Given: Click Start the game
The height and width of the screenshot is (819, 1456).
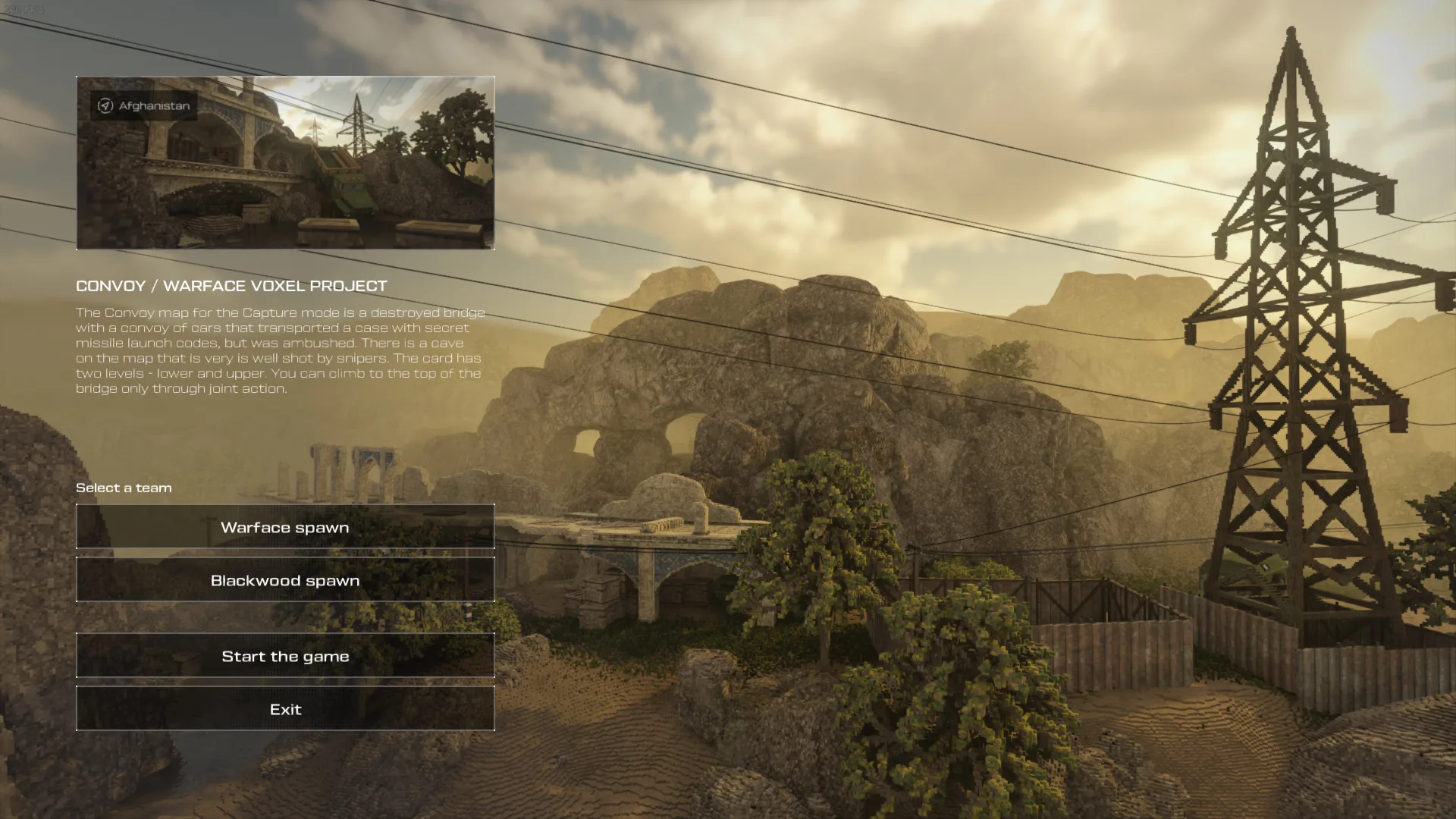Looking at the screenshot, I should click(x=285, y=656).
